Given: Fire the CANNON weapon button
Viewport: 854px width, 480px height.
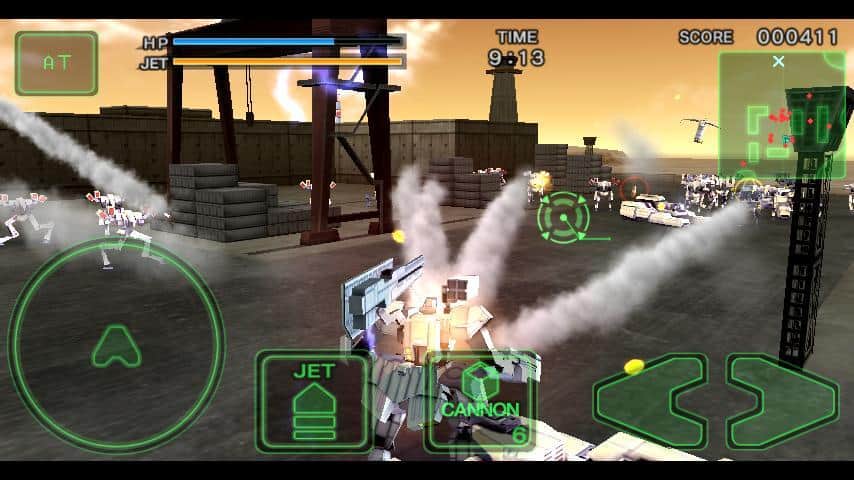Looking at the screenshot, I should click(482, 400).
